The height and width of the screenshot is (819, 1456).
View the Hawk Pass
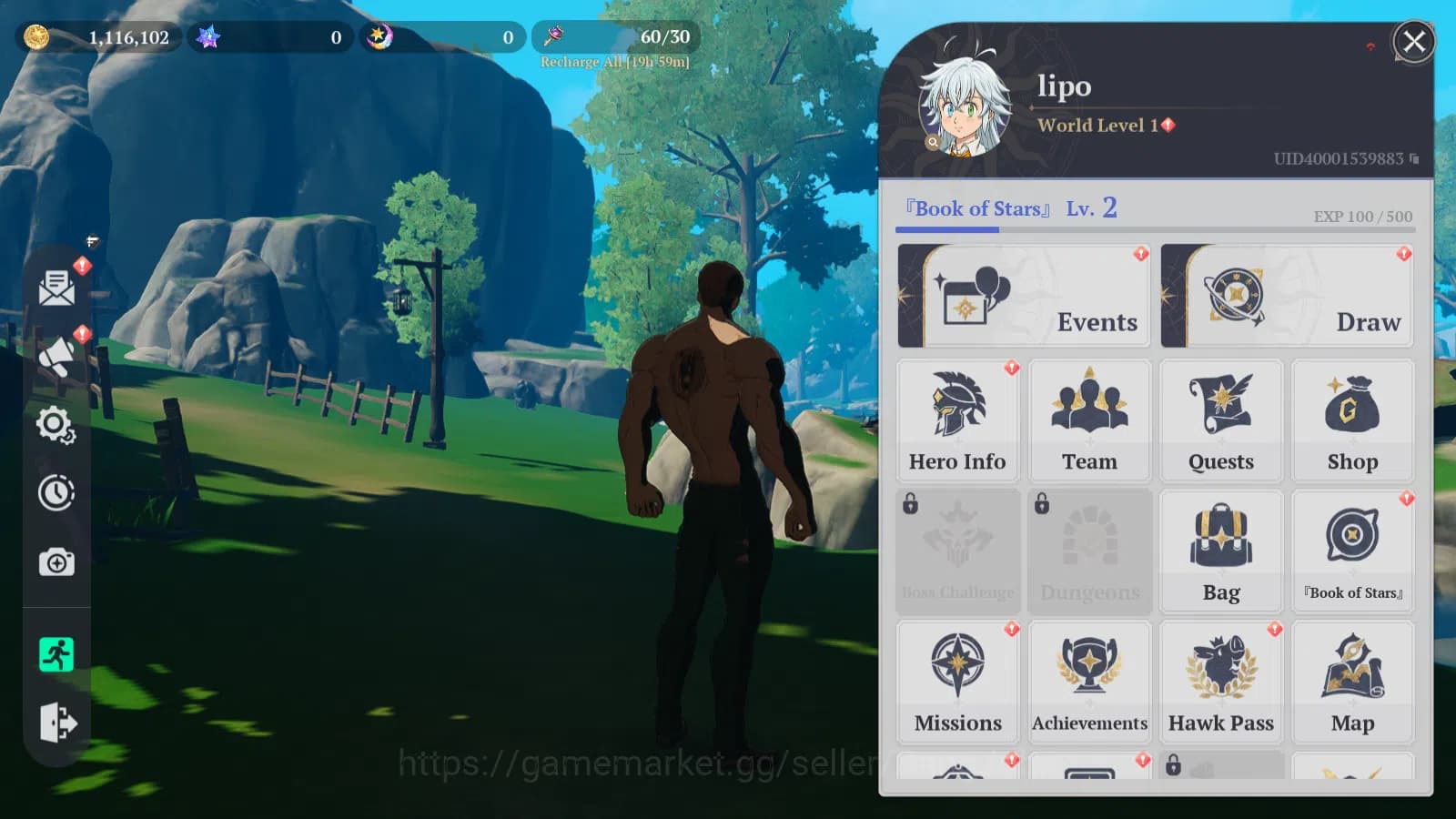coord(1221,678)
